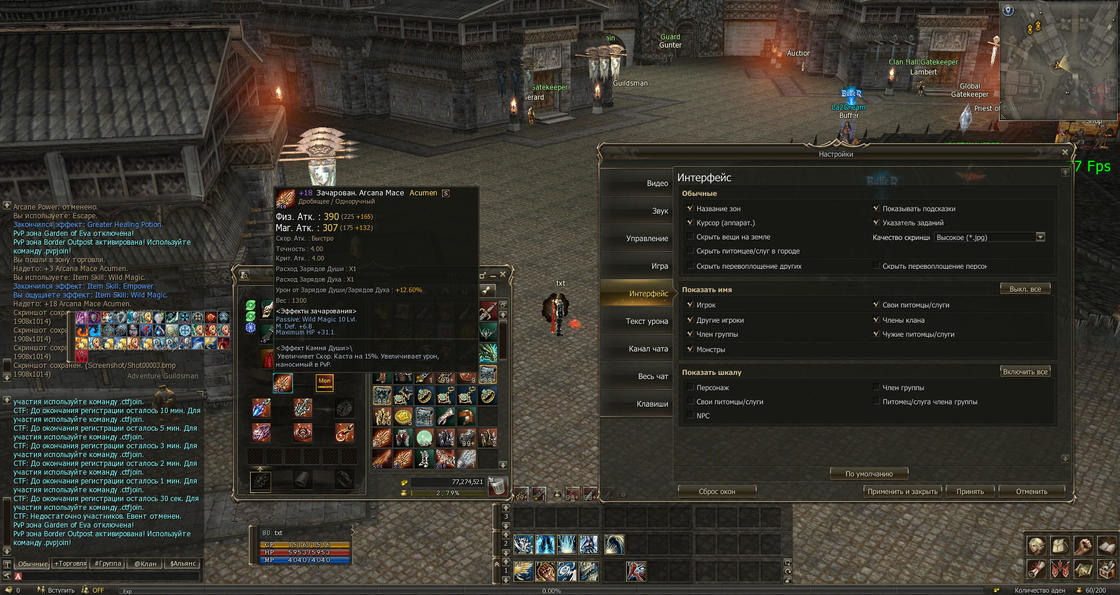
Task: Uncheck the Монстры name display
Action: (x=690, y=350)
